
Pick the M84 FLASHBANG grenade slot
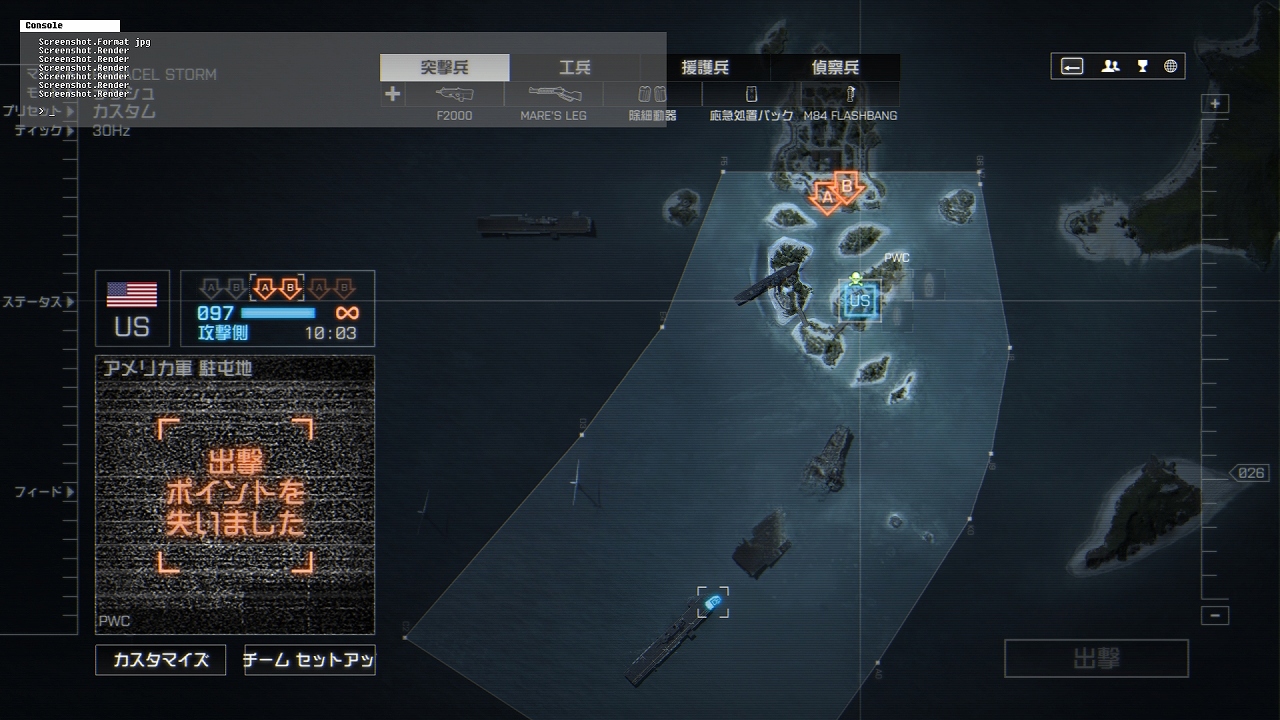[850, 95]
